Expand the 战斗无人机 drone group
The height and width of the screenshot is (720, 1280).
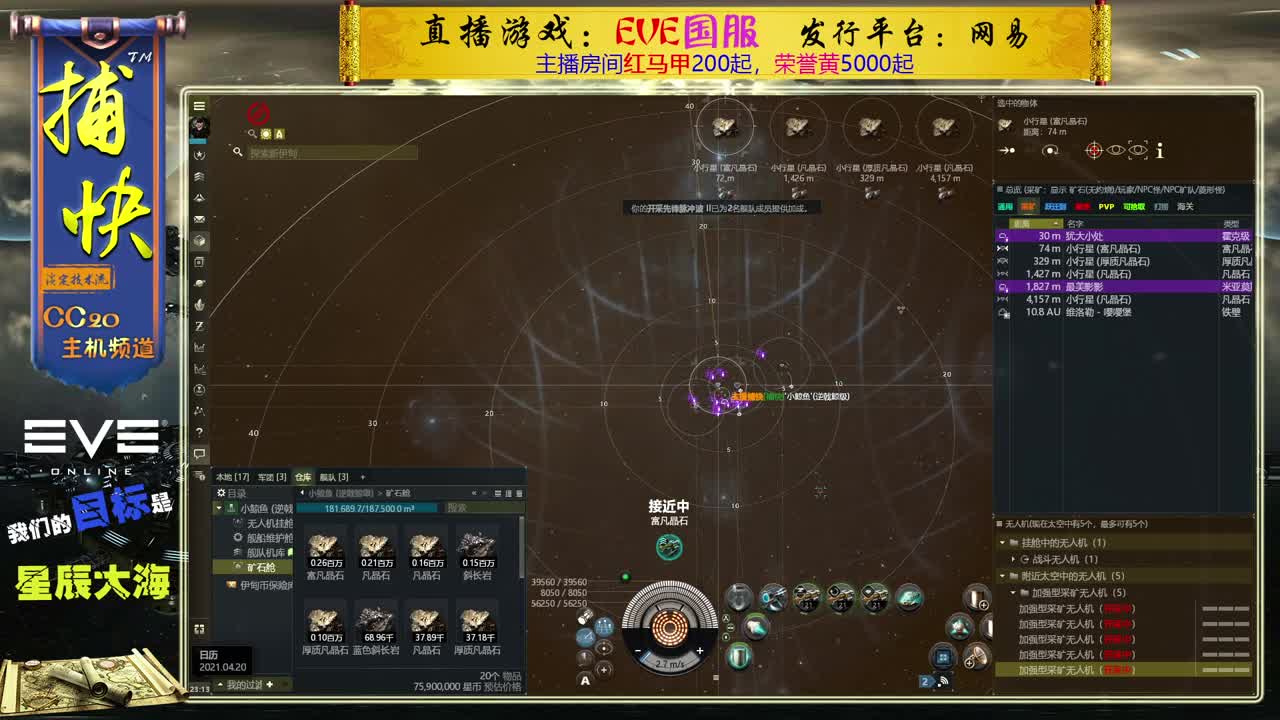(1014, 559)
